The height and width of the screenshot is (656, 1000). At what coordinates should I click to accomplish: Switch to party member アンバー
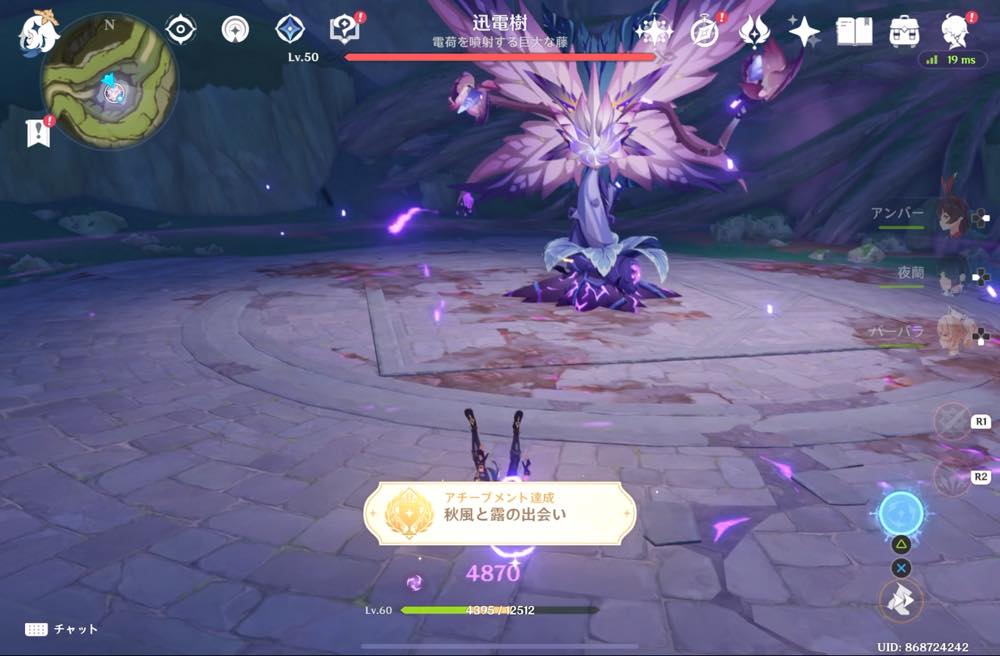pos(949,213)
